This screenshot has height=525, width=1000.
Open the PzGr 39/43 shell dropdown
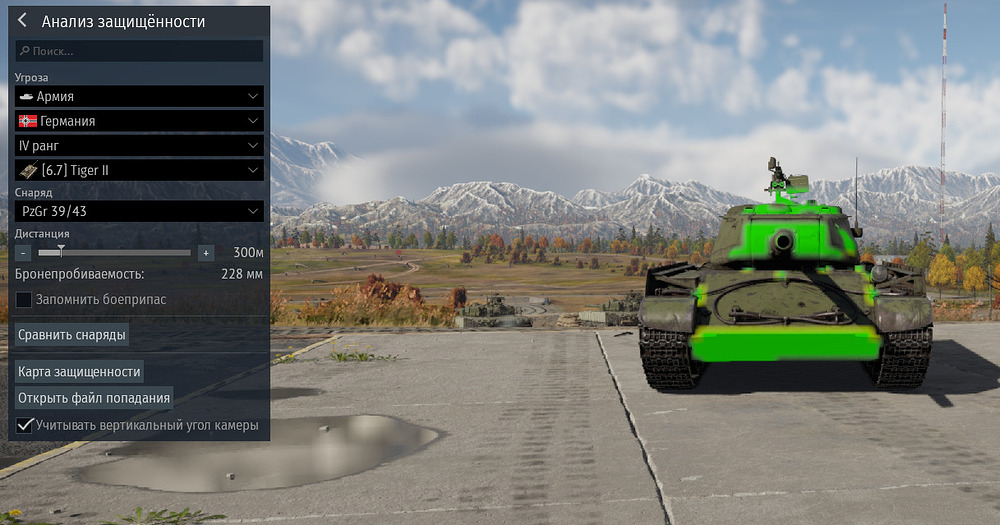pos(140,212)
